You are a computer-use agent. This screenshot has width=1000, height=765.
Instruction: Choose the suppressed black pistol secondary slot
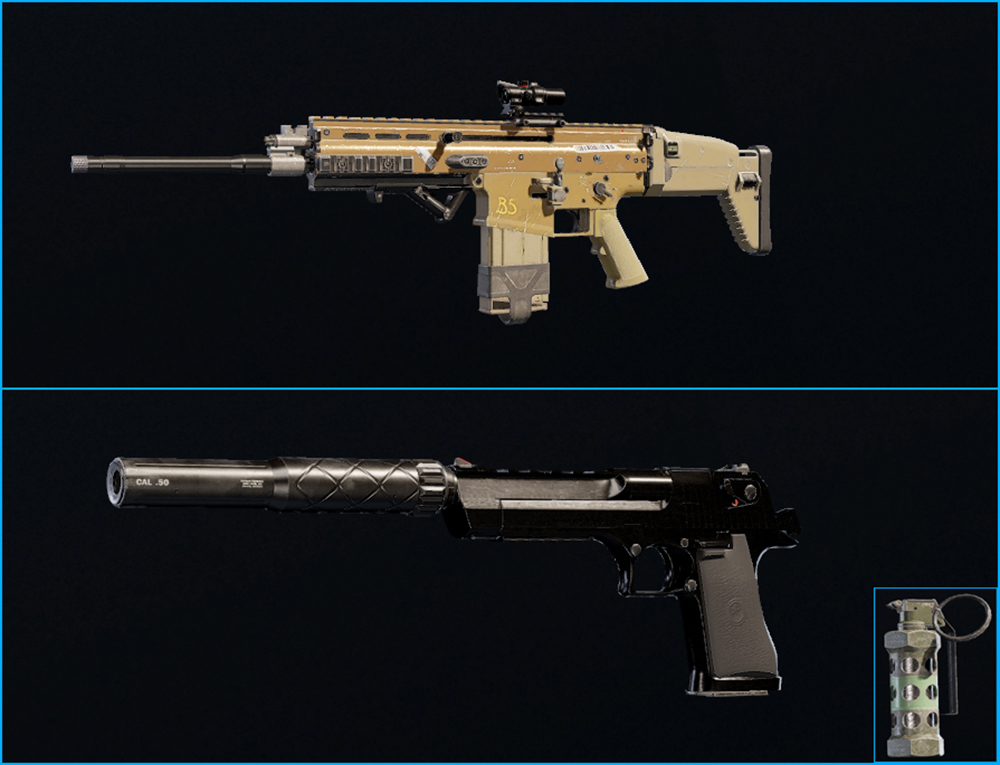[x=450, y=560]
